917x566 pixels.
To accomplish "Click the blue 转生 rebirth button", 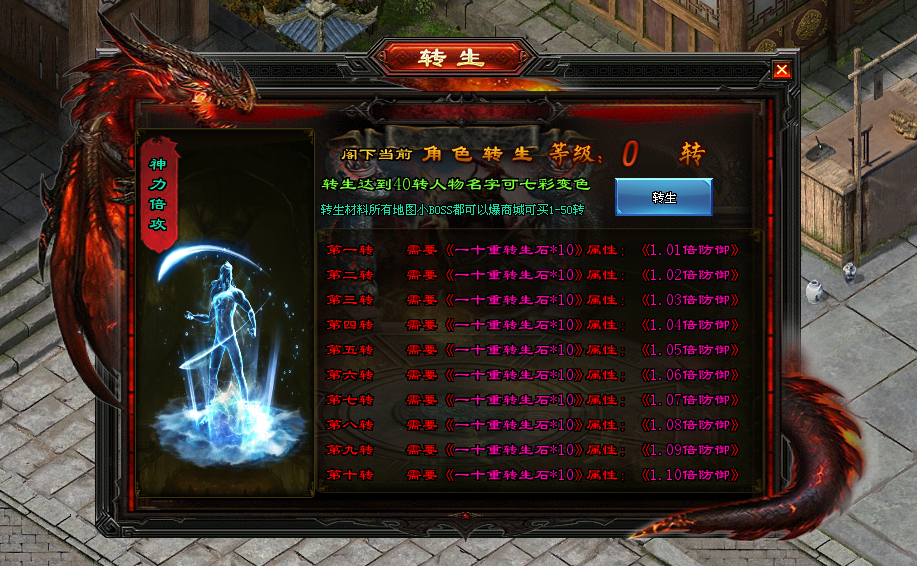I will pos(663,197).
